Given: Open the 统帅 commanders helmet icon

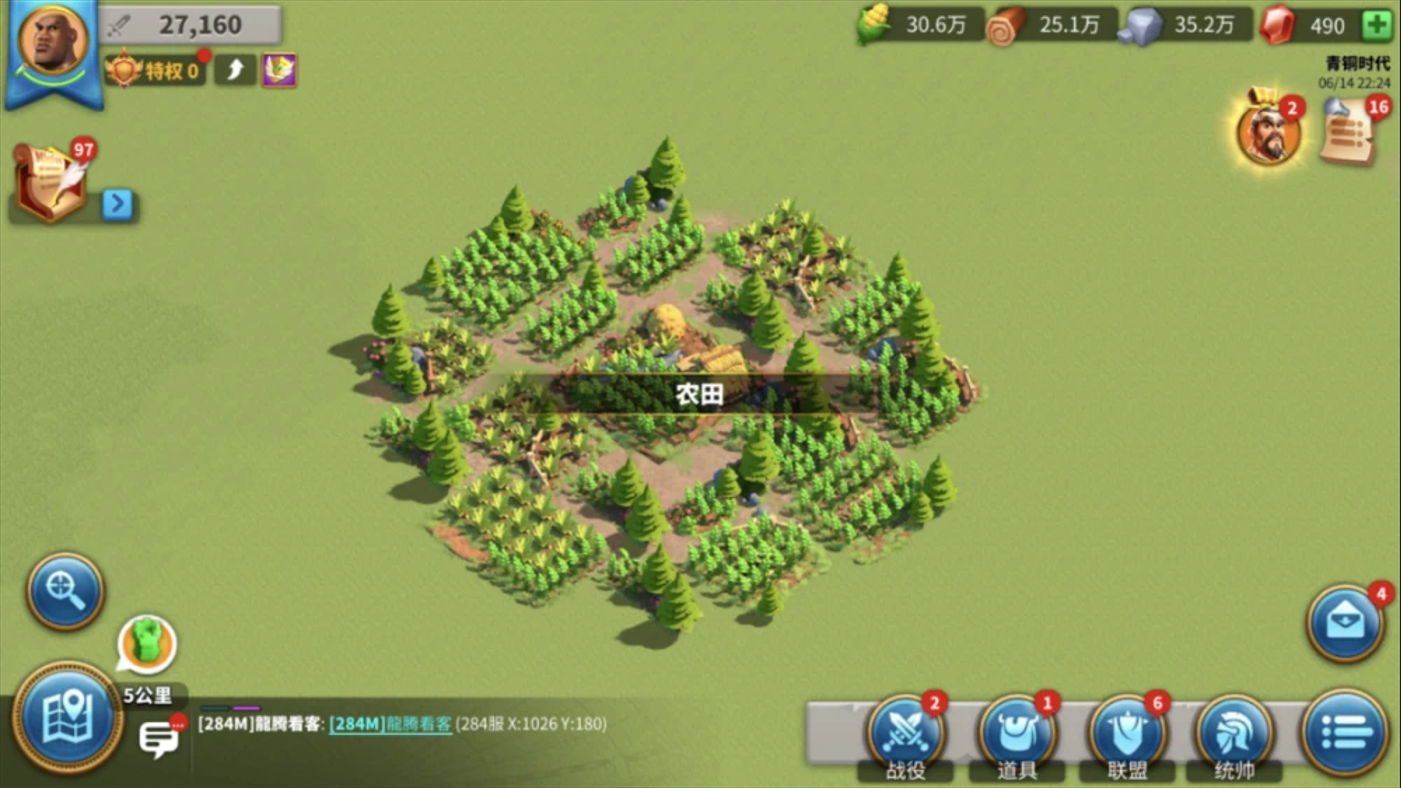Looking at the screenshot, I should point(1232,733).
